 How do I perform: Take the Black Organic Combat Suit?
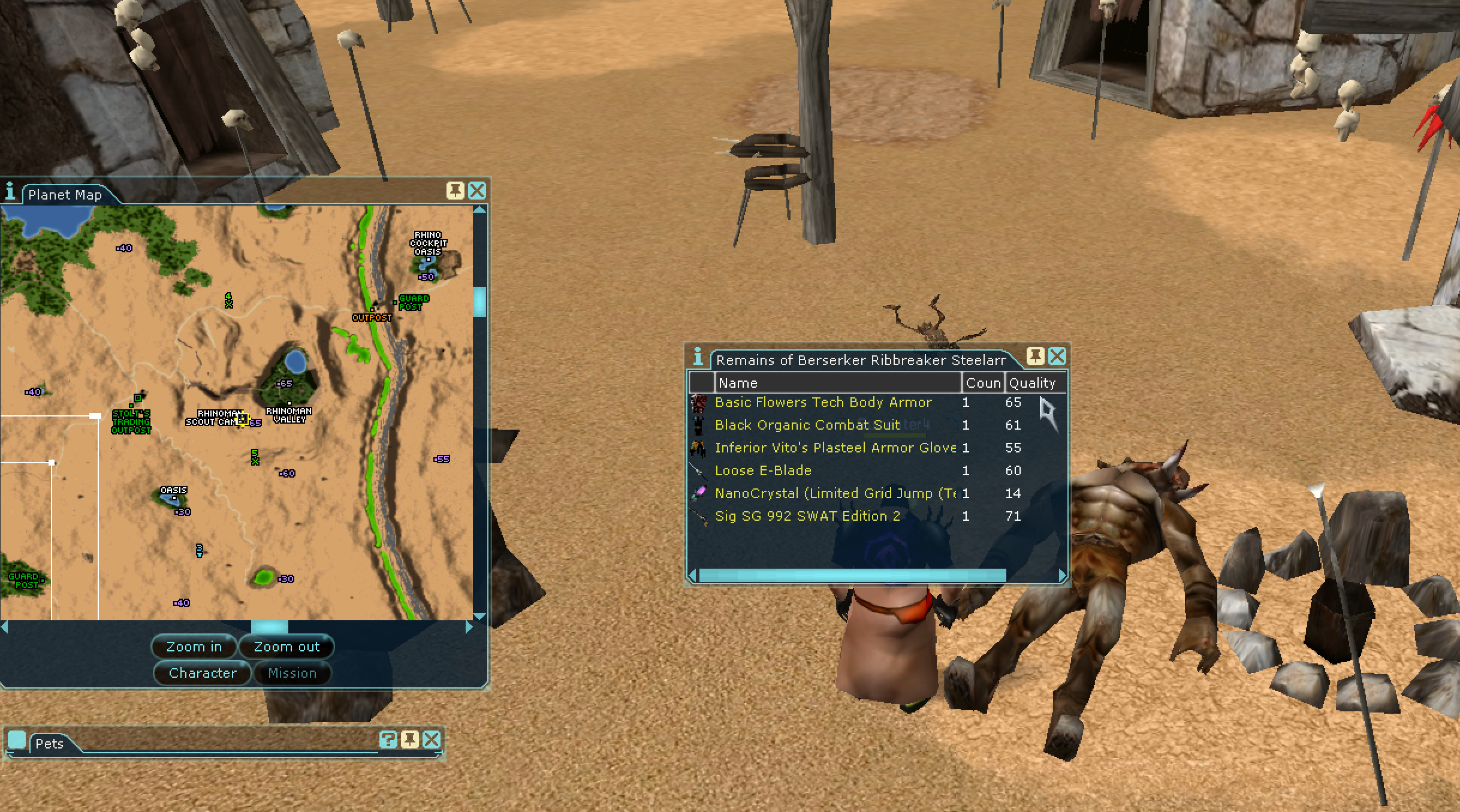click(x=807, y=425)
